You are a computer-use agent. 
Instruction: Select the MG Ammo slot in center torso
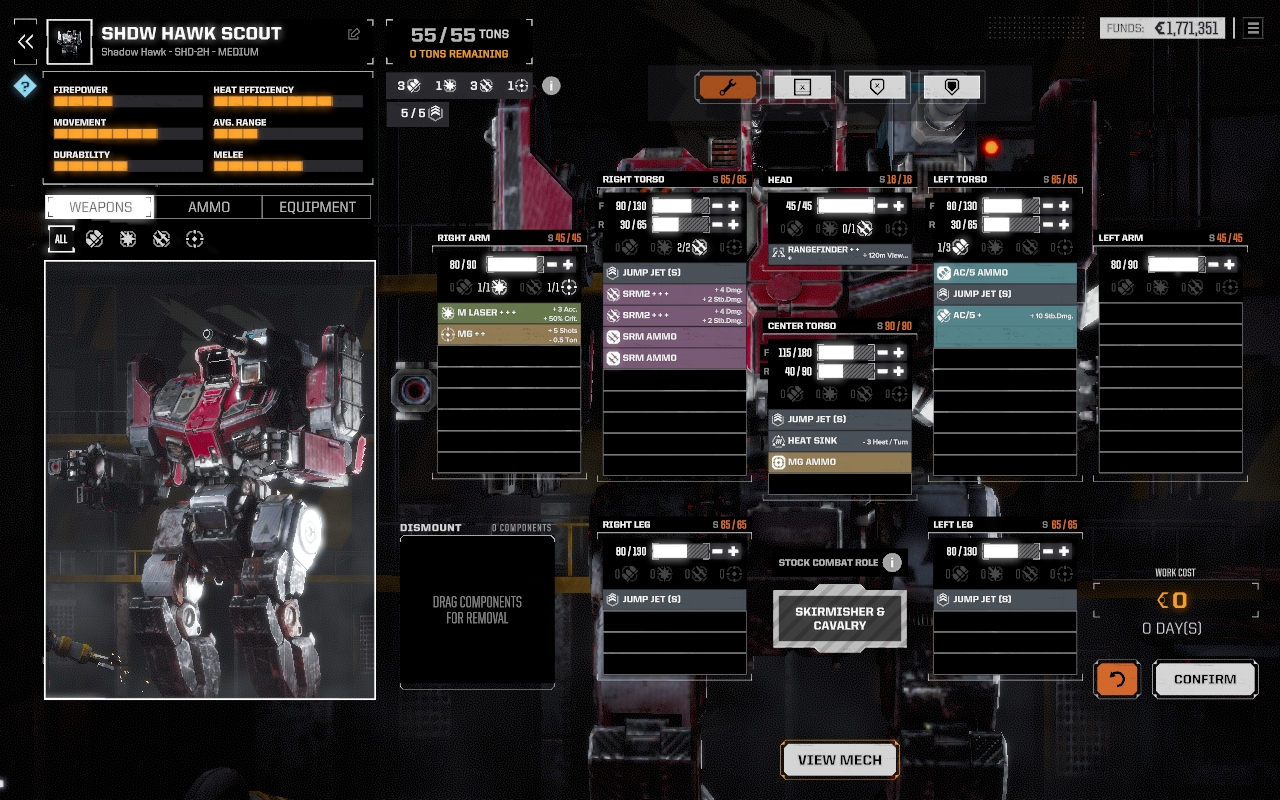840,462
